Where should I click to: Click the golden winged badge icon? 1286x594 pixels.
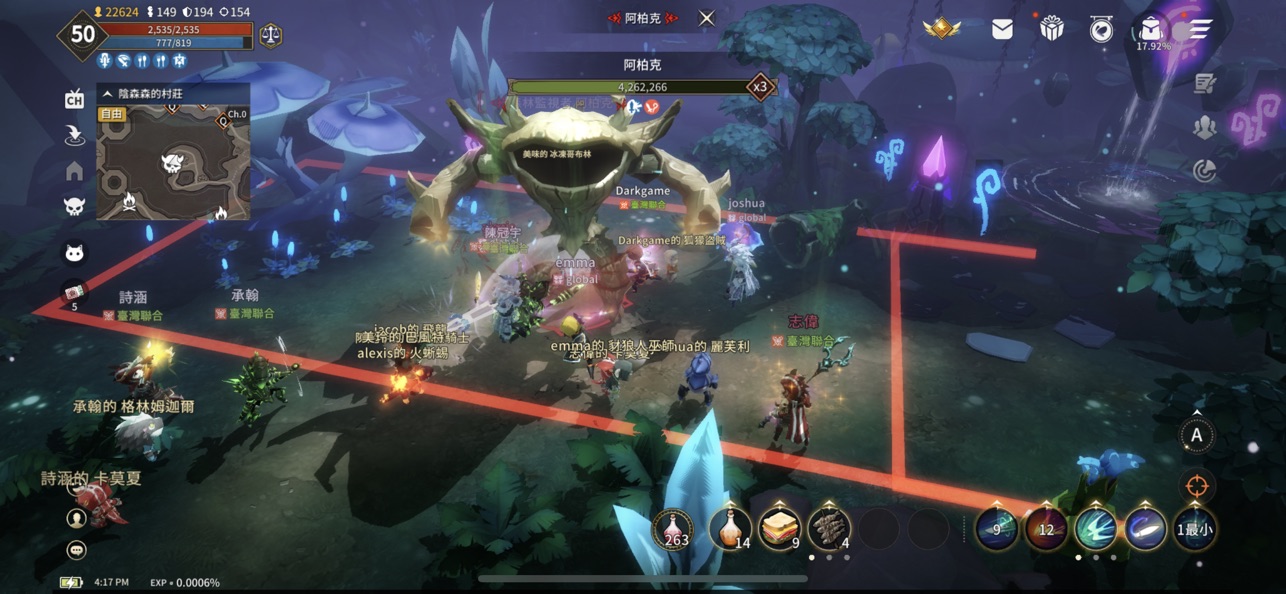(941, 29)
